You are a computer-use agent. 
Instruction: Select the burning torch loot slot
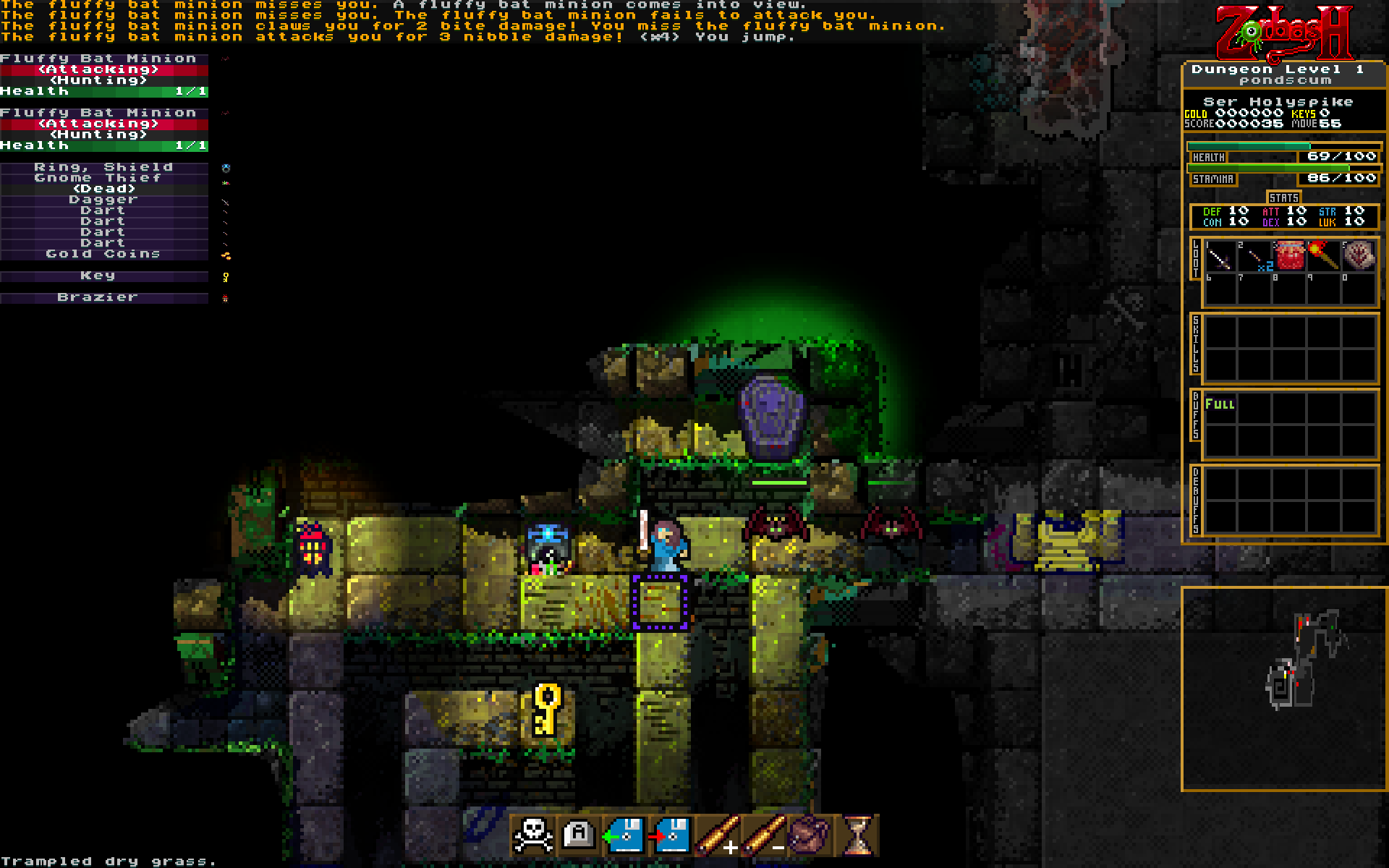coord(1324,257)
